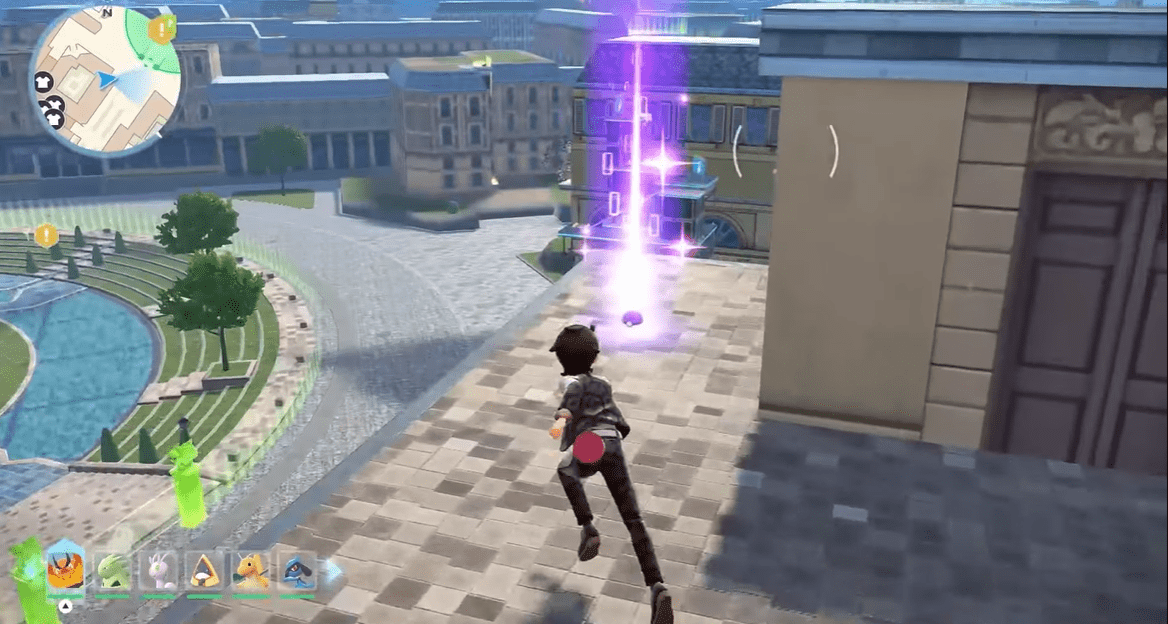The width and height of the screenshot is (1168, 624).
Task: Open the circular minimap
Action: [x=105, y=80]
